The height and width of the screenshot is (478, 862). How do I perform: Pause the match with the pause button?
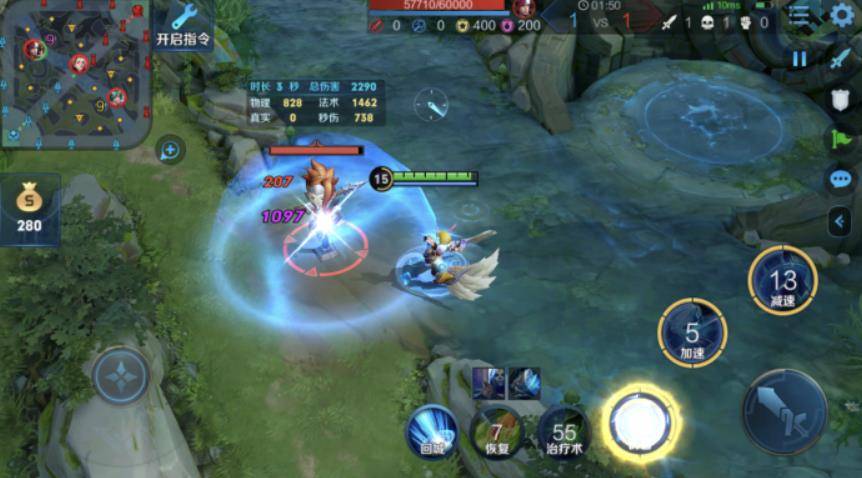pos(799,60)
